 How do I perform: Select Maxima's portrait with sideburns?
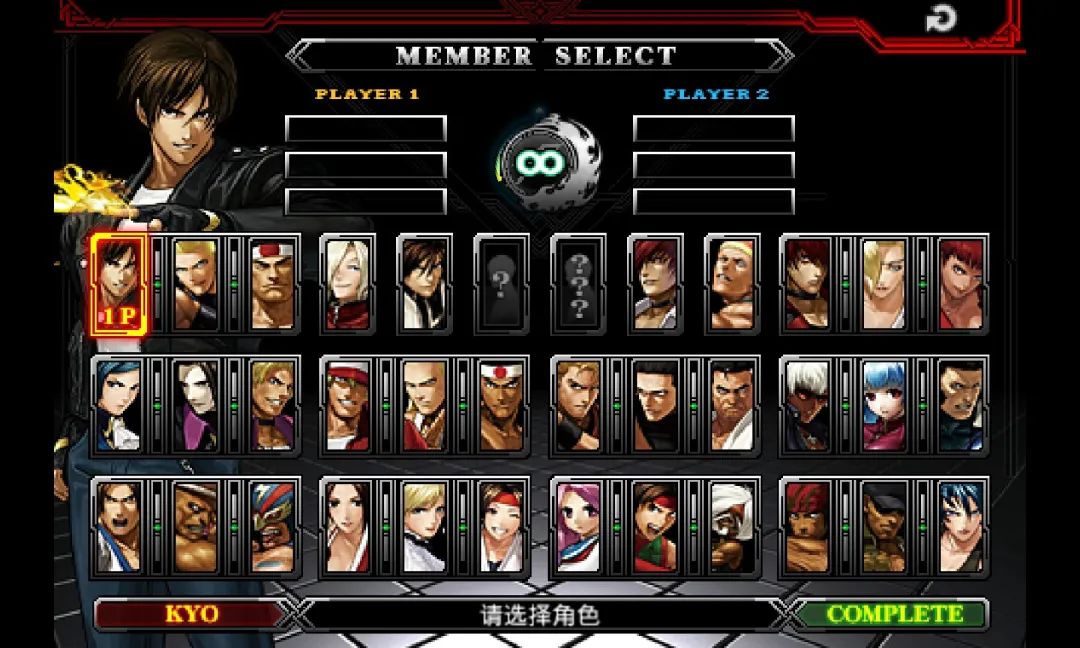point(961,406)
